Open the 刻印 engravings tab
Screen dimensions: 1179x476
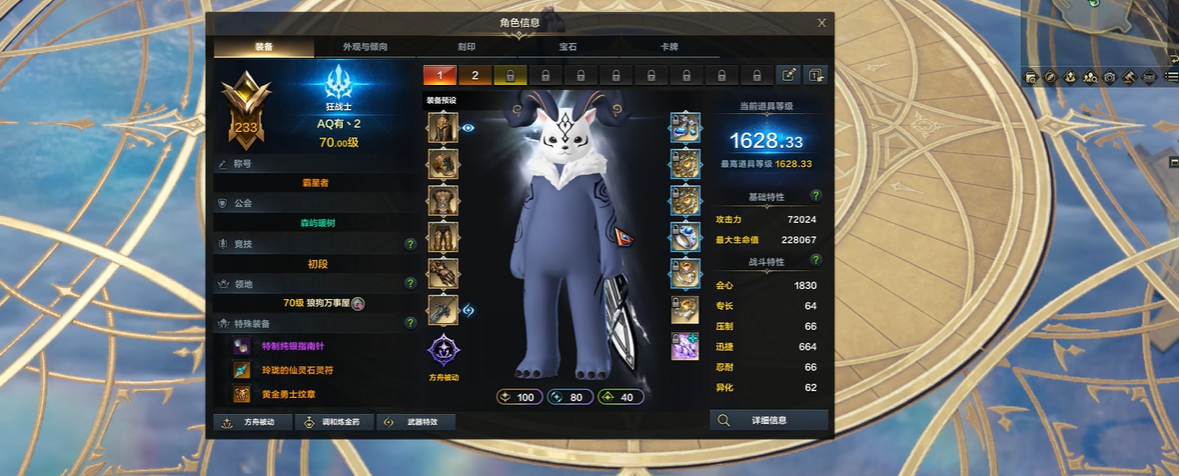[x=467, y=47]
